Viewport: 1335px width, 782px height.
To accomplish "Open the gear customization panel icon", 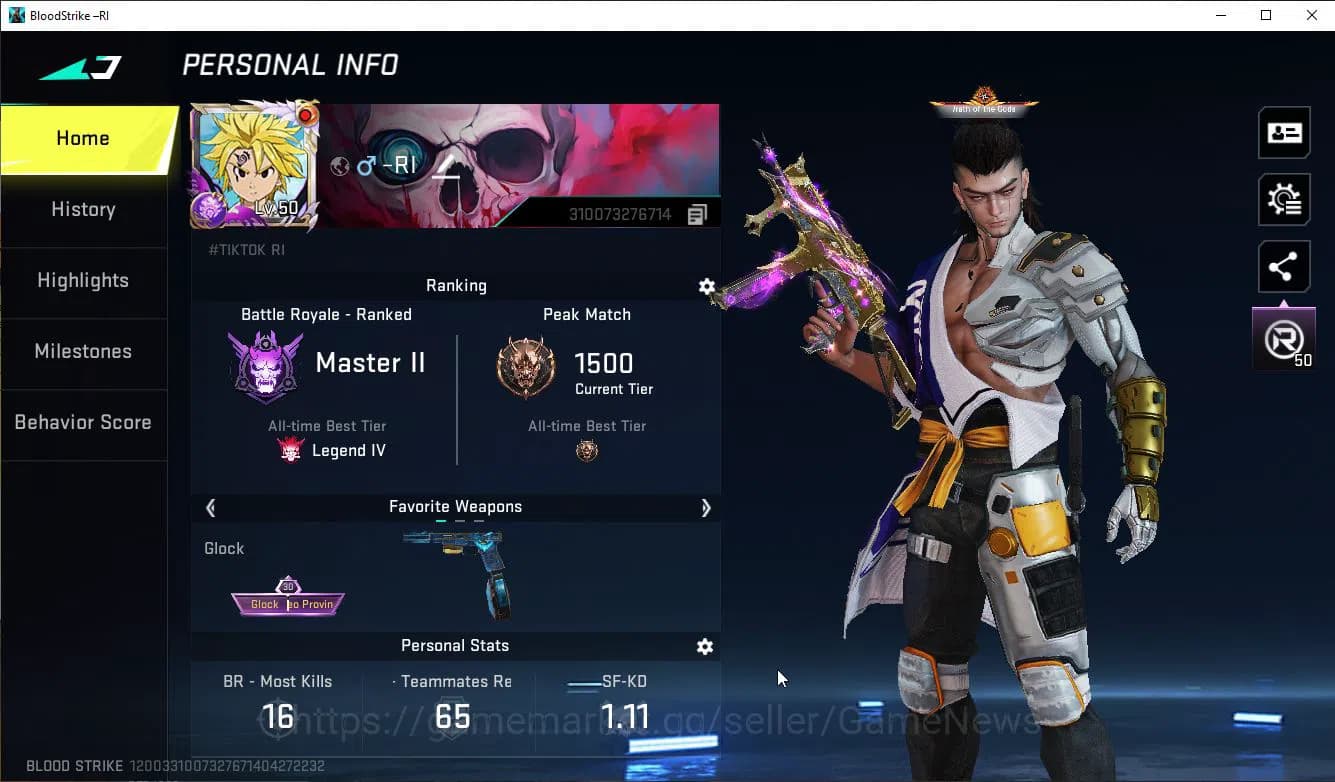I will [1283, 199].
